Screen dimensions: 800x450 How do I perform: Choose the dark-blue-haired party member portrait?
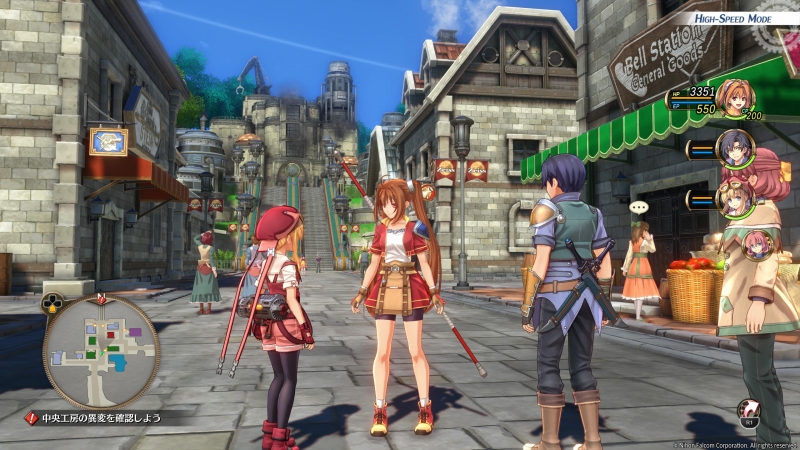pyautogui.click(x=737, y=149)
